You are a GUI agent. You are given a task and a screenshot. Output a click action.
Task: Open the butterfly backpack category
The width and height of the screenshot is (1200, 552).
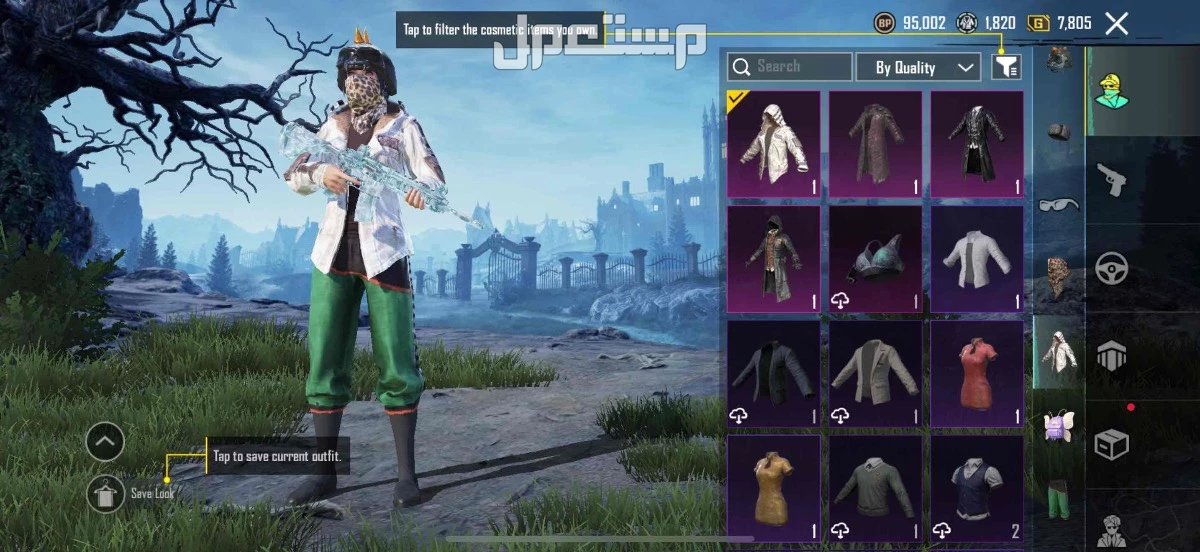[x=1058, y=426]
